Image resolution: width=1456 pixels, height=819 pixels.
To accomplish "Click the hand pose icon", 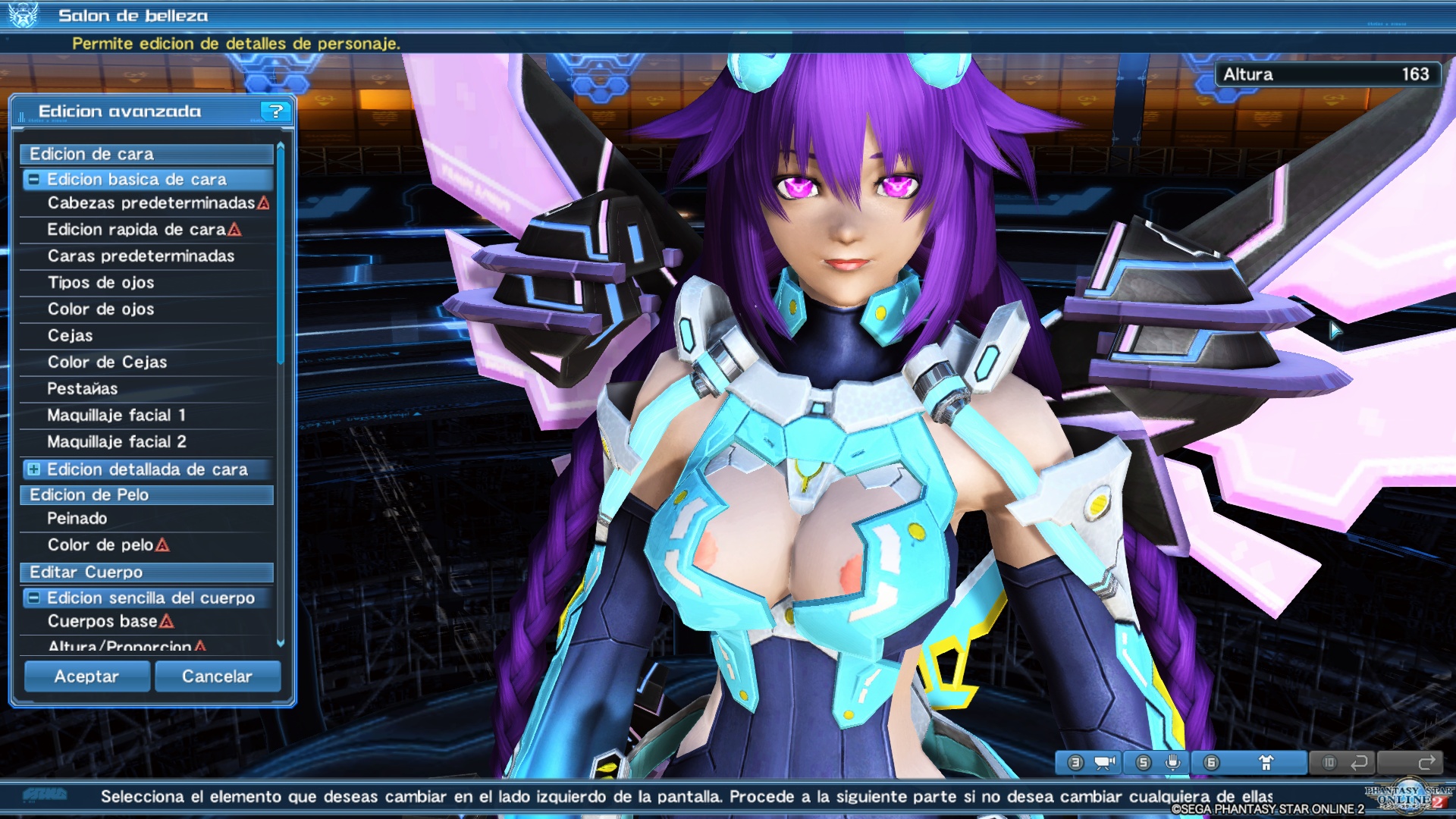I will pos(1173,763).
